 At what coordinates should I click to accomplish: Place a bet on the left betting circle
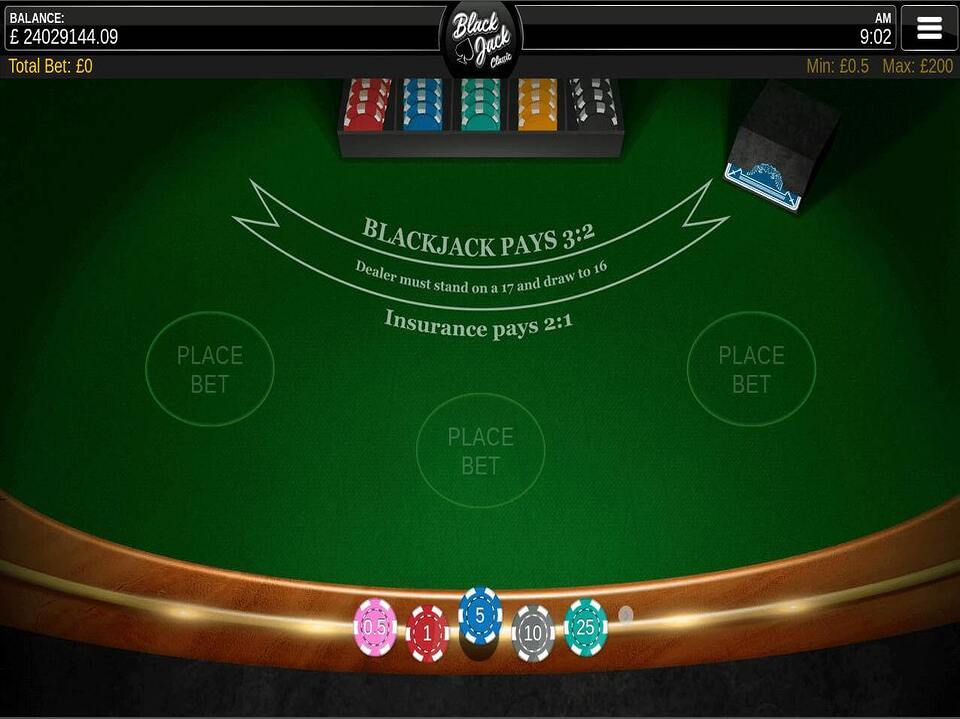(x=210, y=369)
